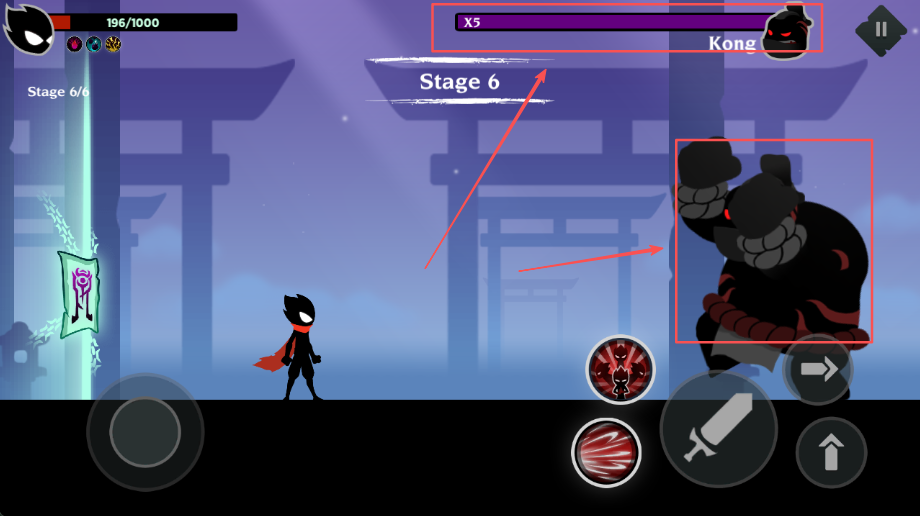Image resolution: width=920 pixels, height=516 pixels.
Task: Tap the jump up-arrow button
Action: 831,452
